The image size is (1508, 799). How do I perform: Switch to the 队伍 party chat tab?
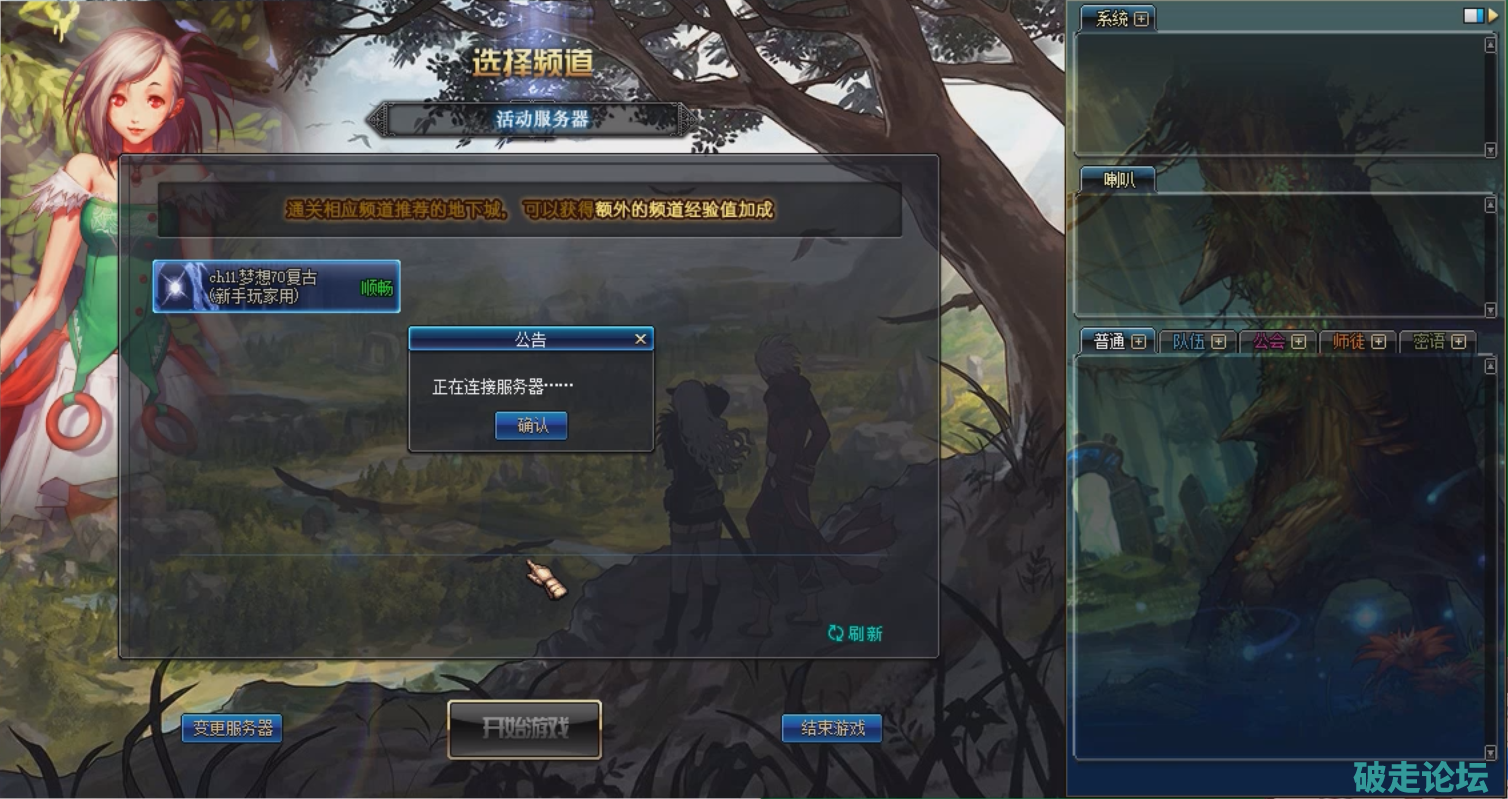pyautogui.click(x=1188, y=342)
